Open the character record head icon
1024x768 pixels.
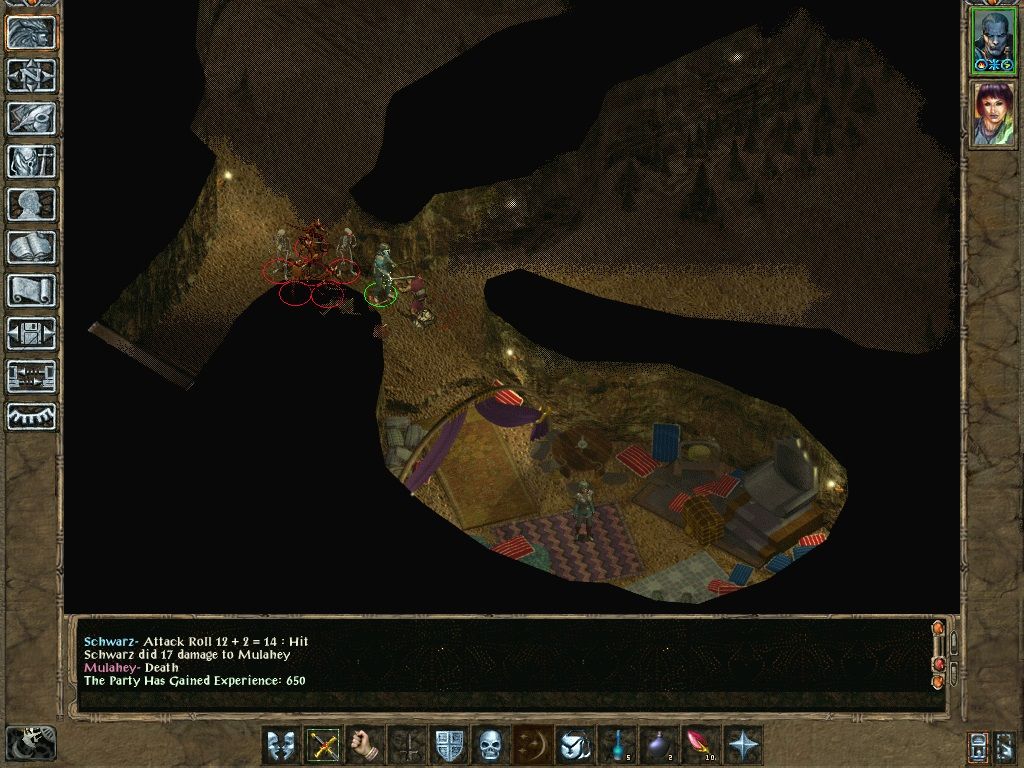32,204
